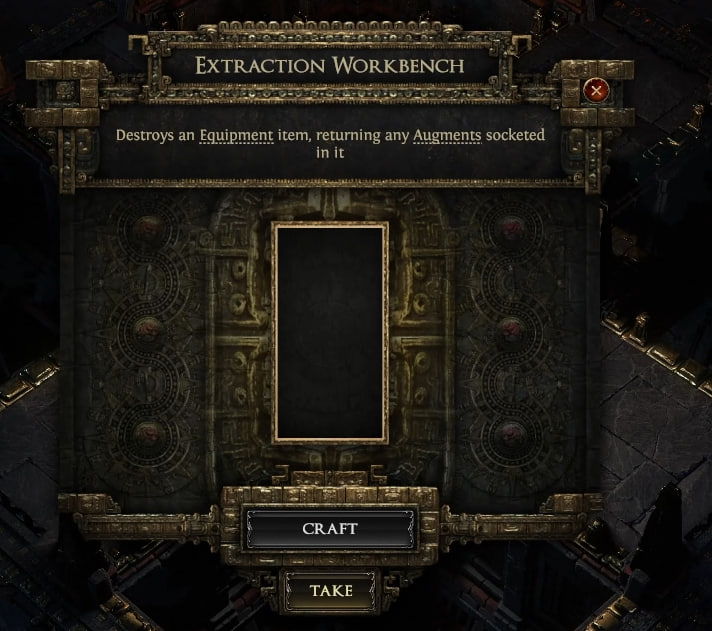712x631 pixels.
Task: Click the Craft button
Action: coord(330,528)
